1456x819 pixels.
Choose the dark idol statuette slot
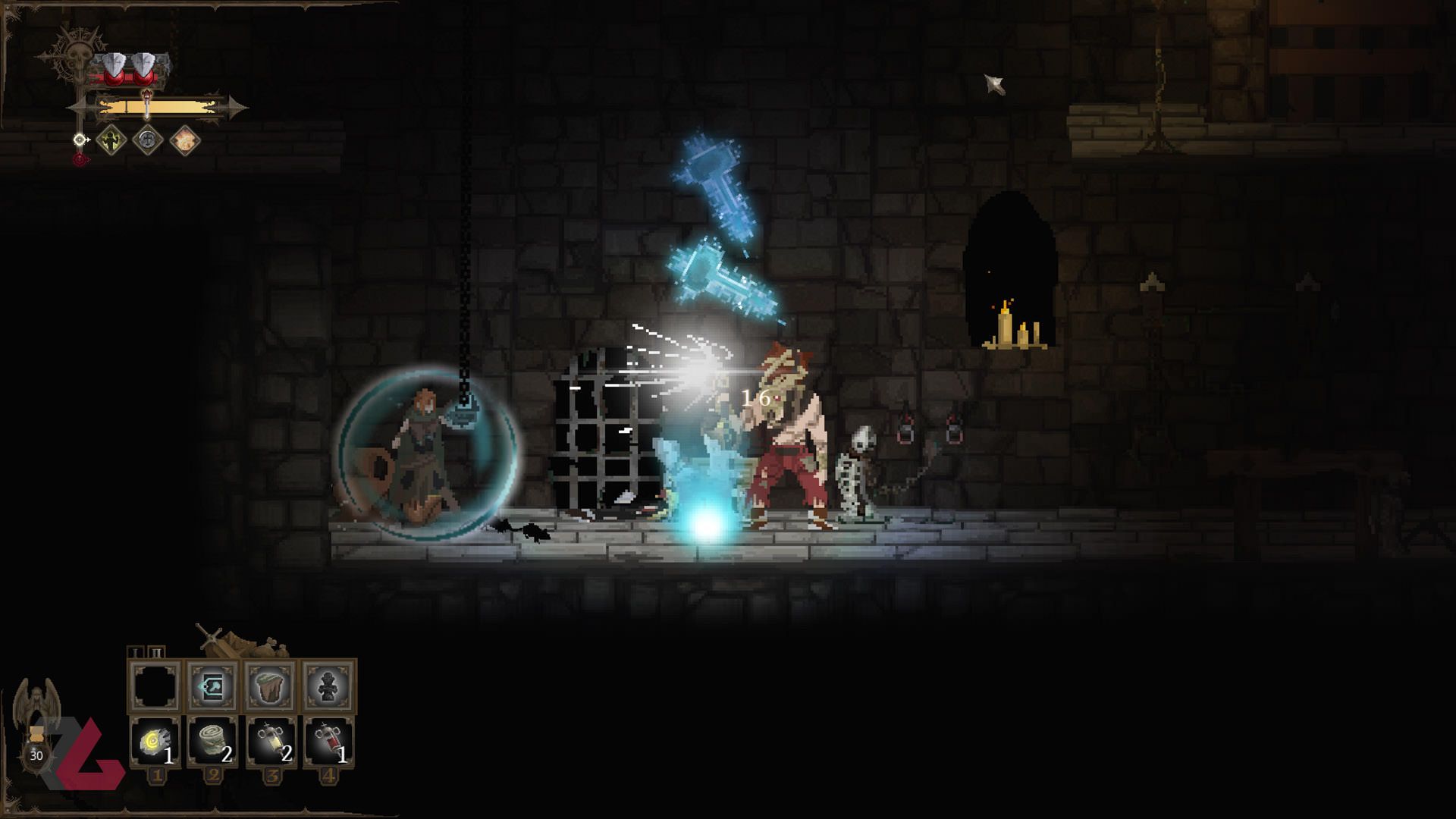tap(329, 687)
